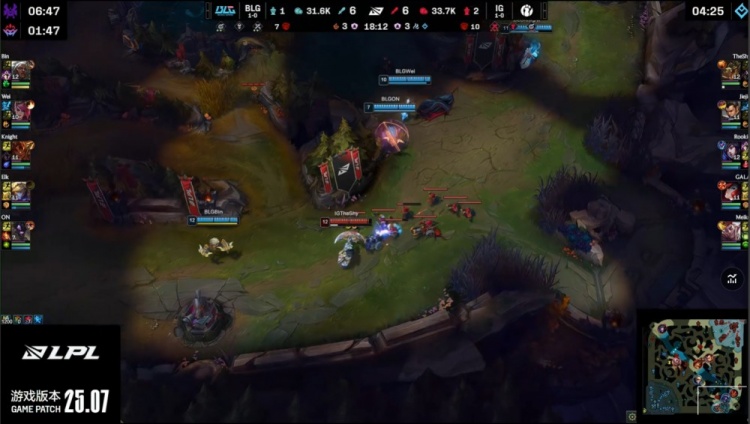
Task: Select Elk's champion portrait
Action: pyautogui.click(x=21, y=191)
